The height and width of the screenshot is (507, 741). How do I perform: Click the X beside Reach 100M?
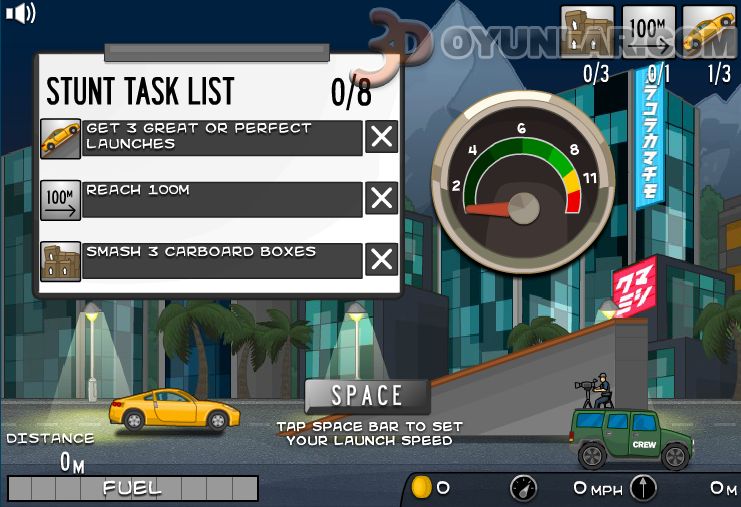click(381, 199)
